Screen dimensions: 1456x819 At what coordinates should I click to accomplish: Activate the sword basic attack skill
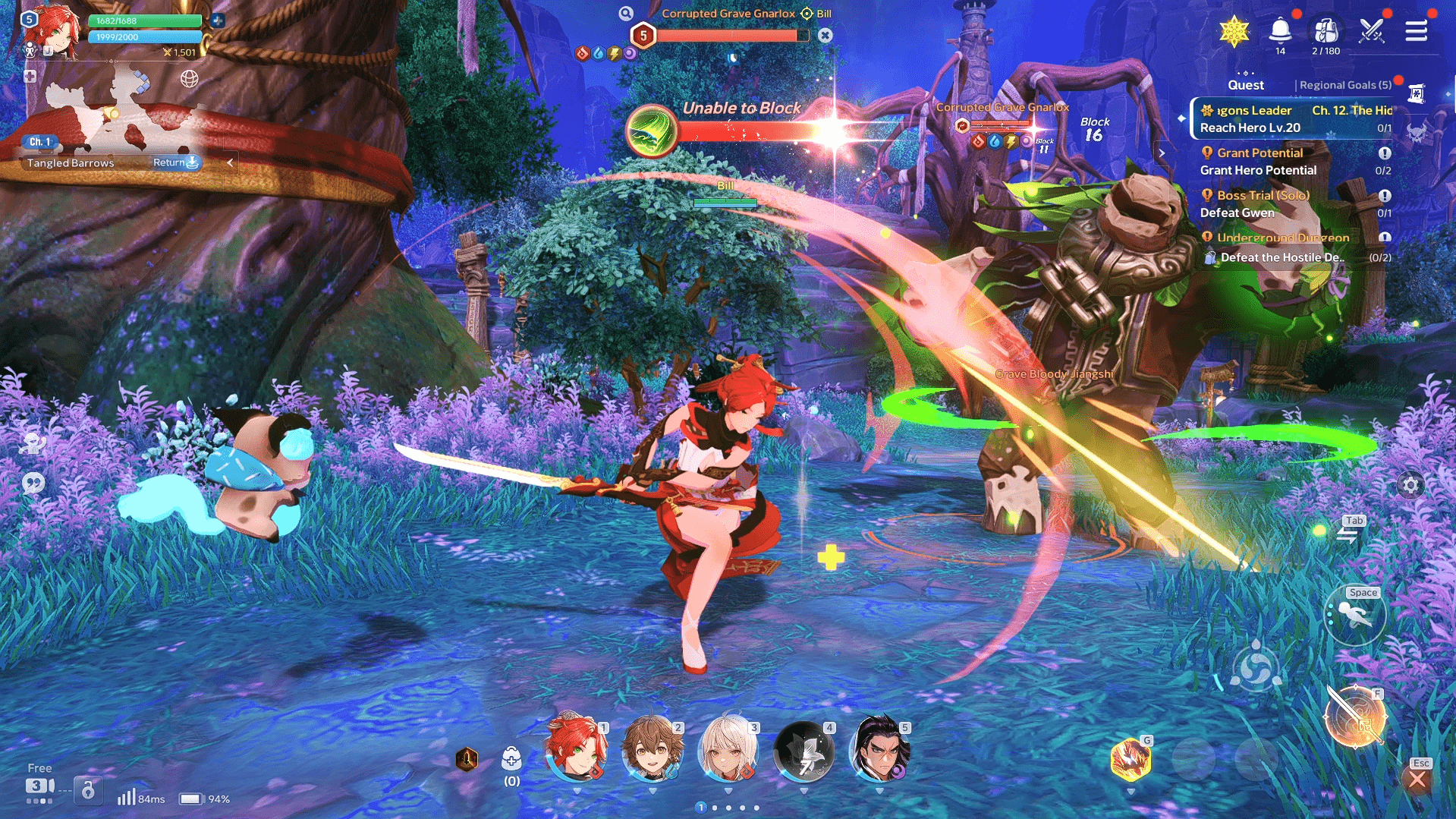tap(1355, 717)
